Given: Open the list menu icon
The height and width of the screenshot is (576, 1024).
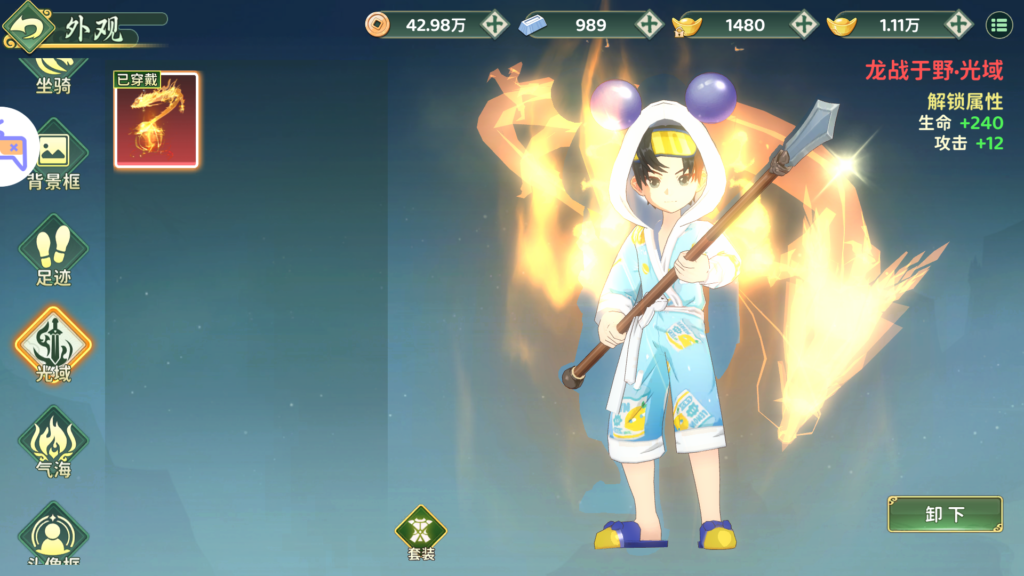Looking at the screenshot, I should tap(999, 24).
